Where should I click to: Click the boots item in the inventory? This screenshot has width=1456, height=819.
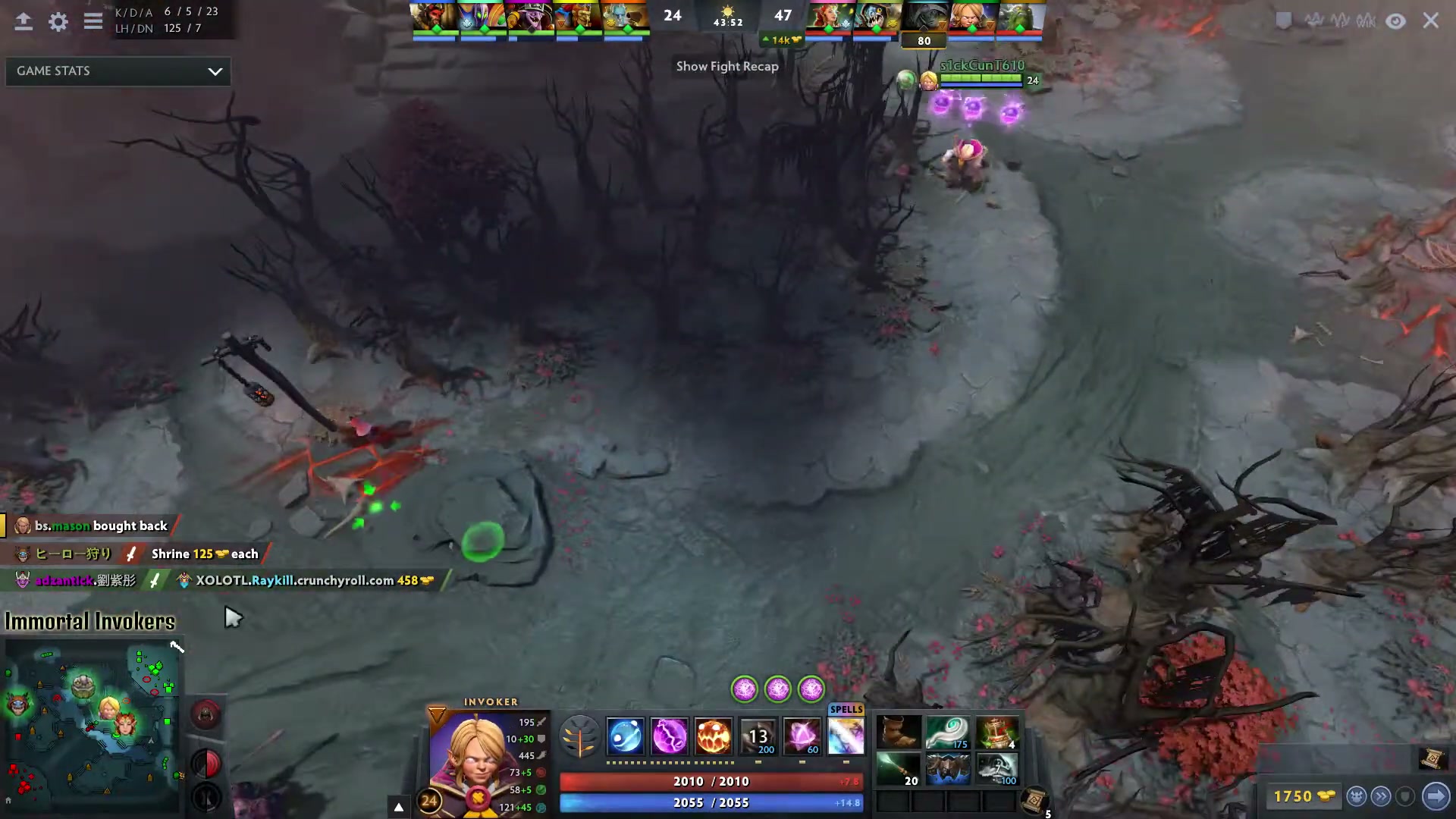tap(899, 732)
